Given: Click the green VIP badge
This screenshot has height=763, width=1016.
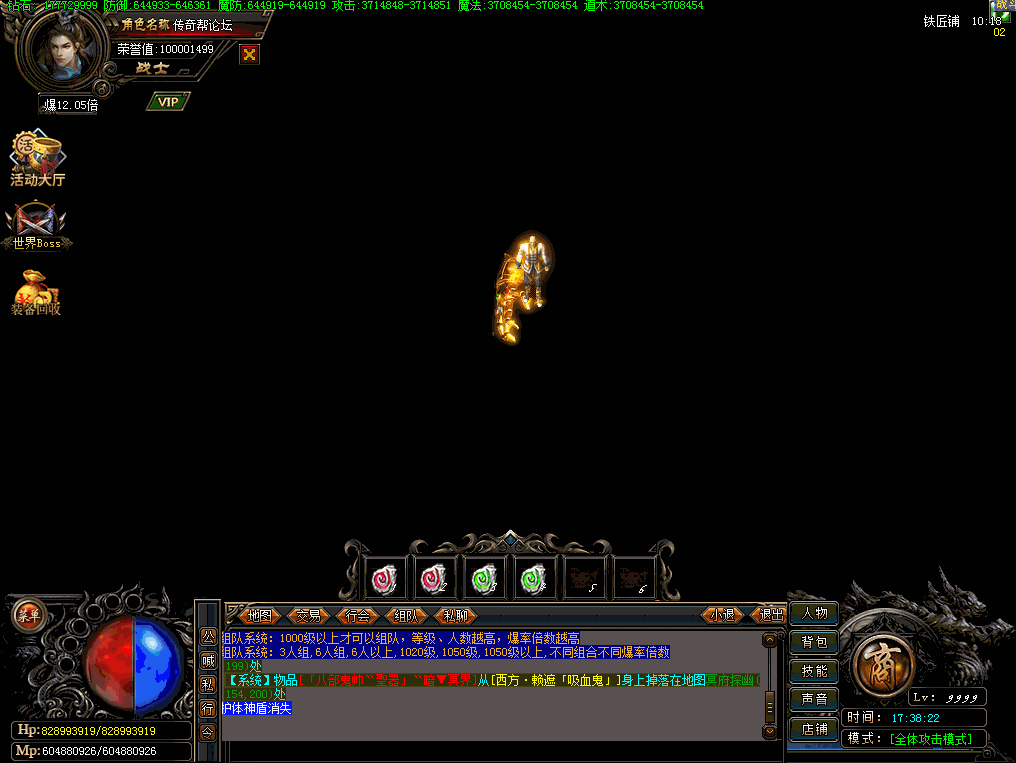Looking at the screenshot, I should pyautogui.click(x=168, y=101).
